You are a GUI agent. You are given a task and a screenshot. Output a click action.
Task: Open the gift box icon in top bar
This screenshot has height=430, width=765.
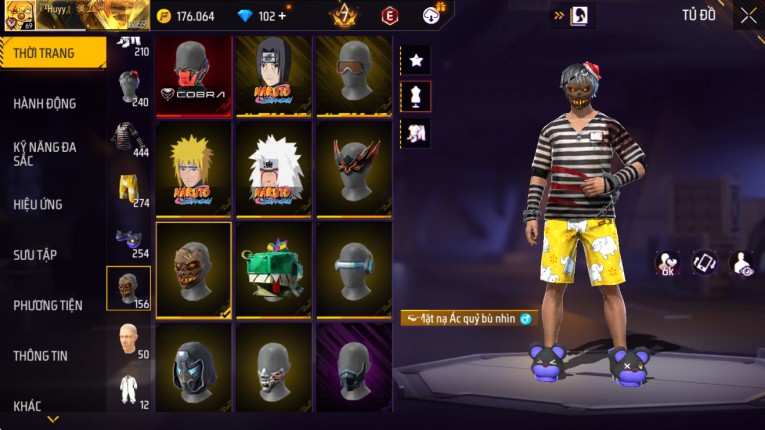click(432, 14)
